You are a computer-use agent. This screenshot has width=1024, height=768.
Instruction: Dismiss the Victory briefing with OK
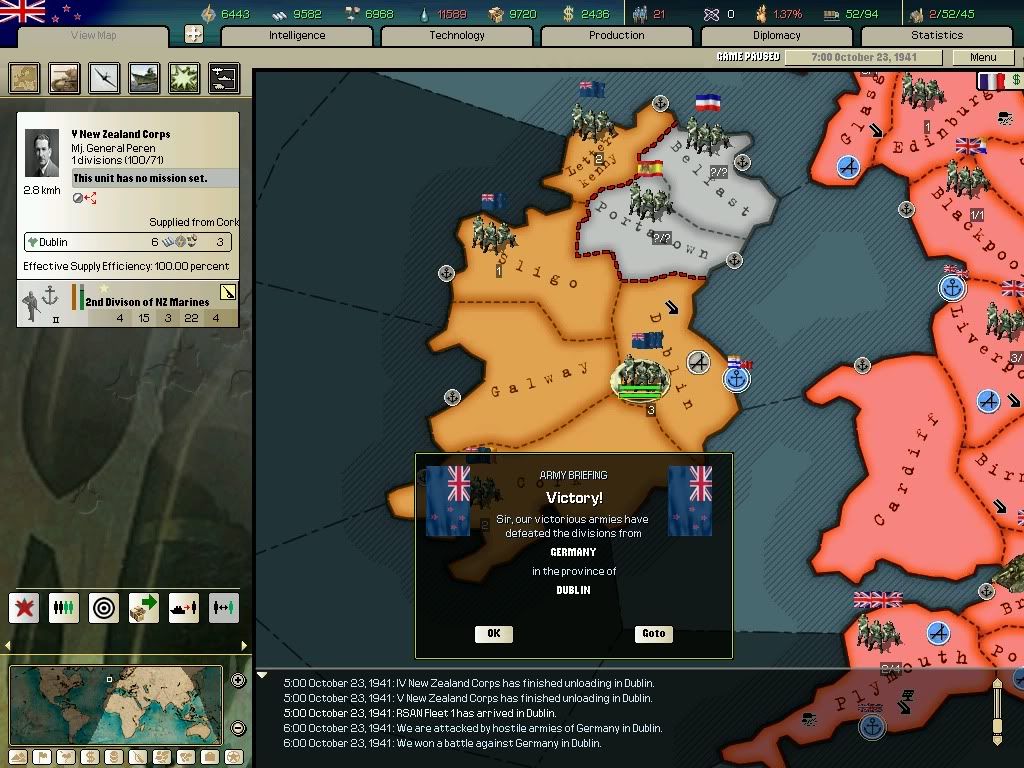(493, 633)
